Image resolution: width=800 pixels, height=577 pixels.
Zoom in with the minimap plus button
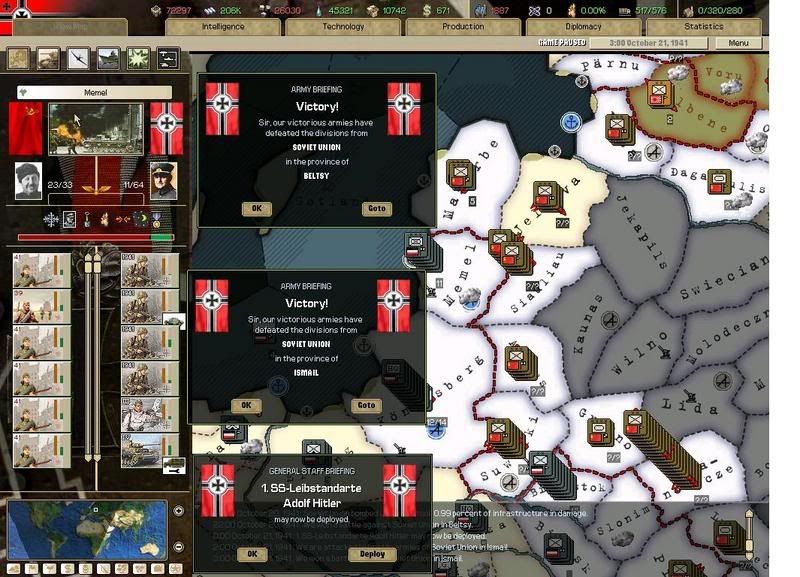[x=178, y=511]
